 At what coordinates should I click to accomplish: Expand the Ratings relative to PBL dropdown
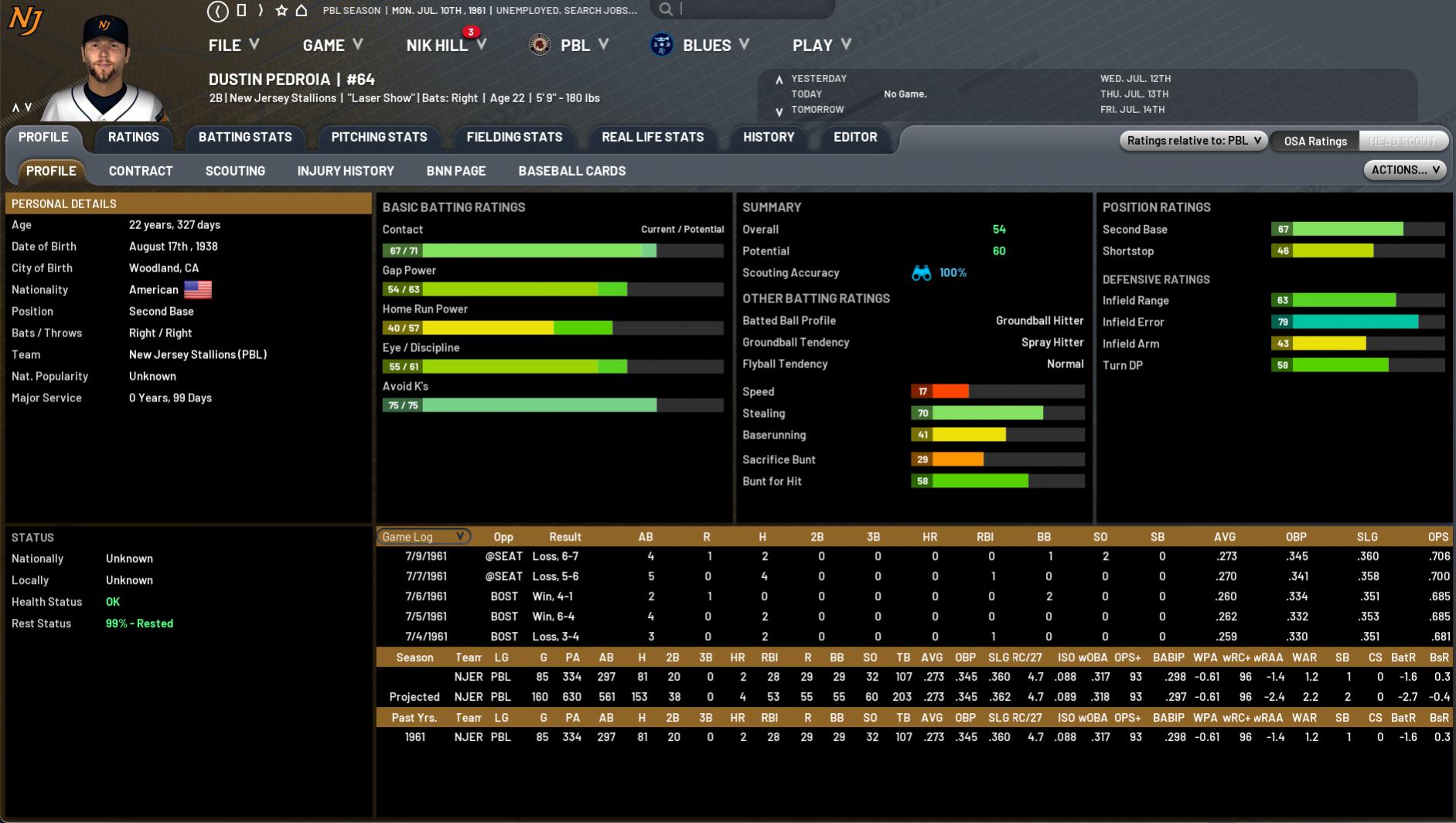click(1193, 141)
